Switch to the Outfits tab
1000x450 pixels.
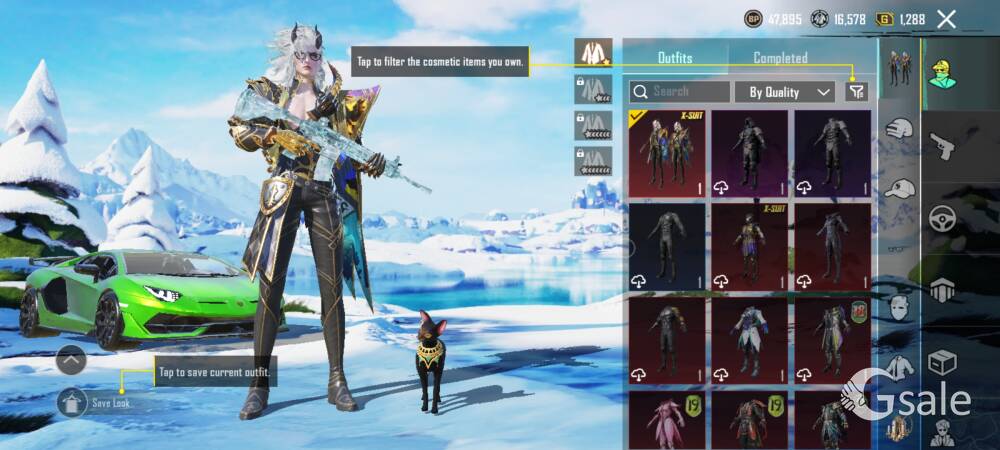pyautogui.click(x=675, y=58)
